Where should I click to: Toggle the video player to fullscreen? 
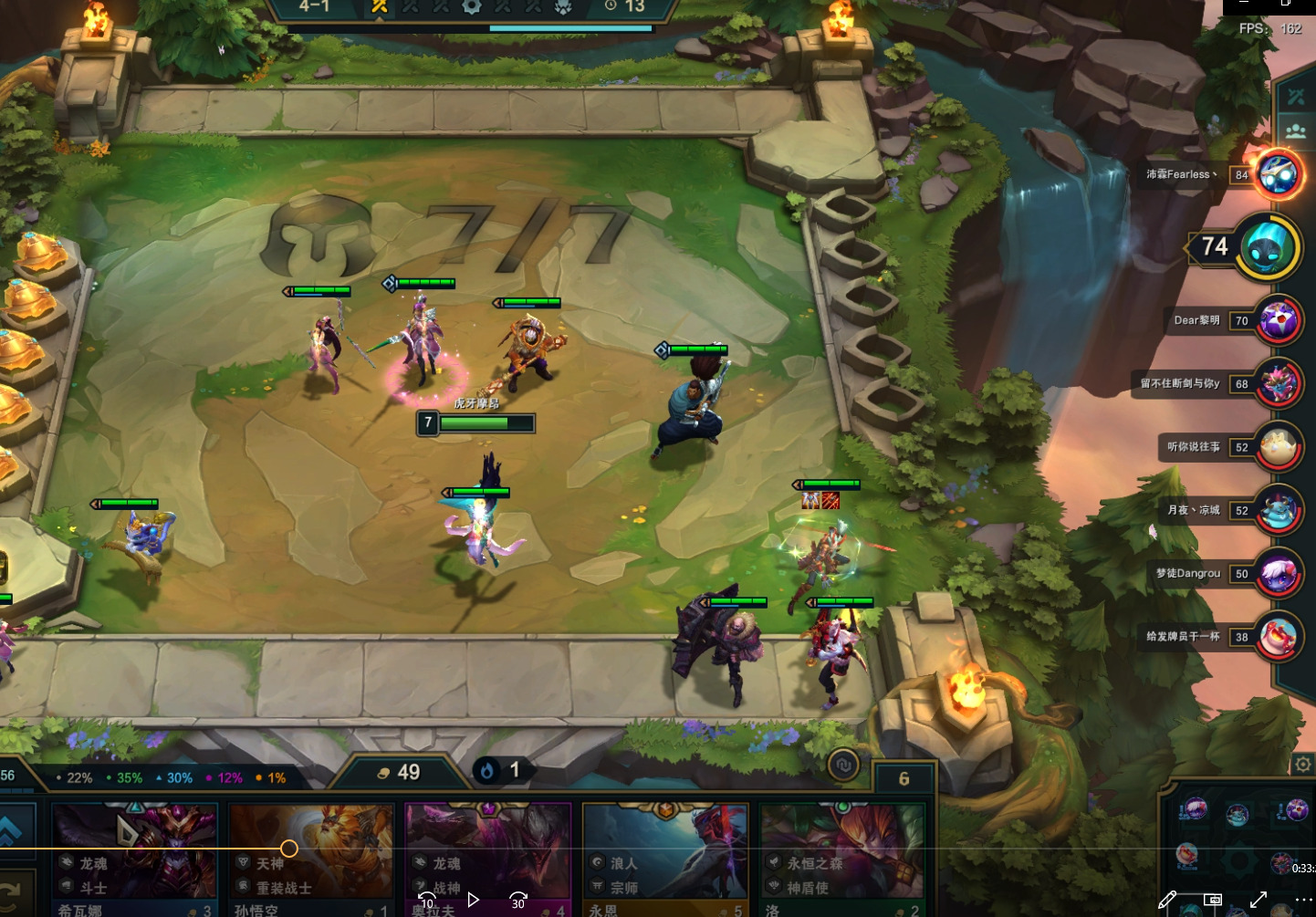1259,900
